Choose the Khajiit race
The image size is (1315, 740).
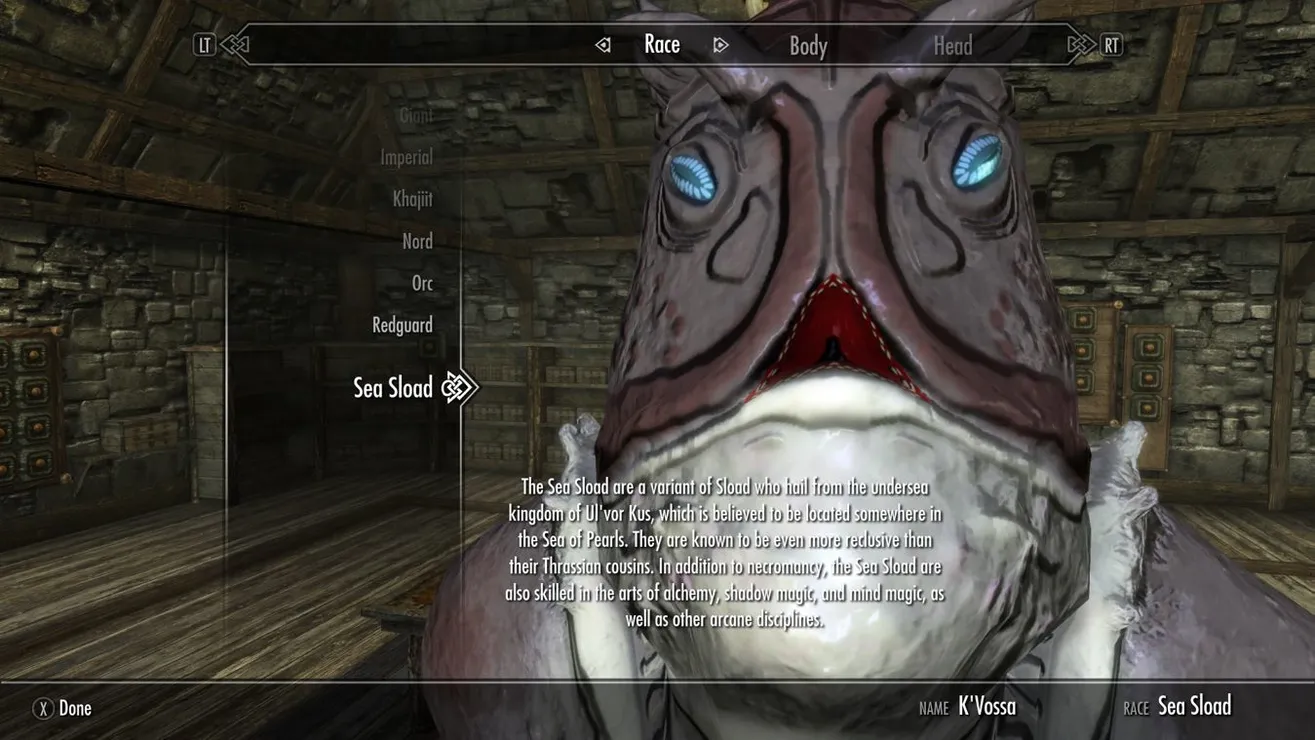412,199
